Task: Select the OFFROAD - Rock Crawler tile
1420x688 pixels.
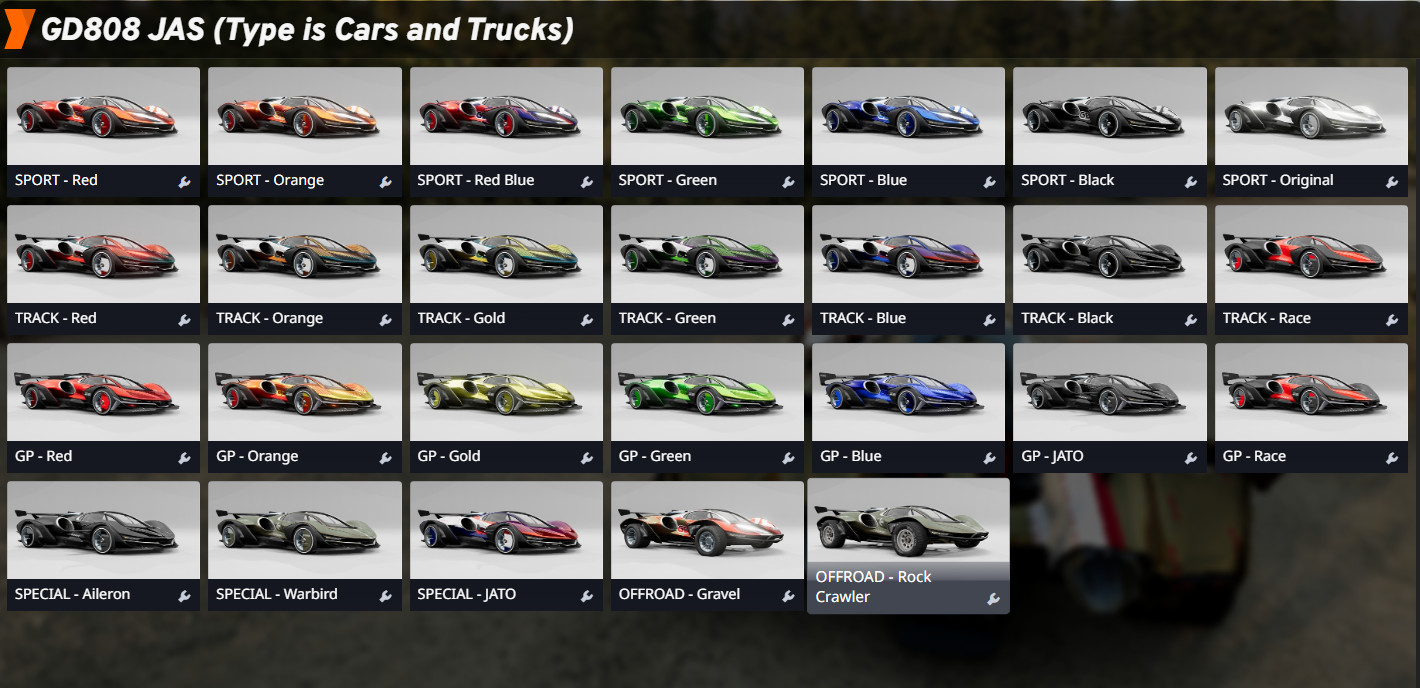Action: pyautogui.click(x=908, y=530)
